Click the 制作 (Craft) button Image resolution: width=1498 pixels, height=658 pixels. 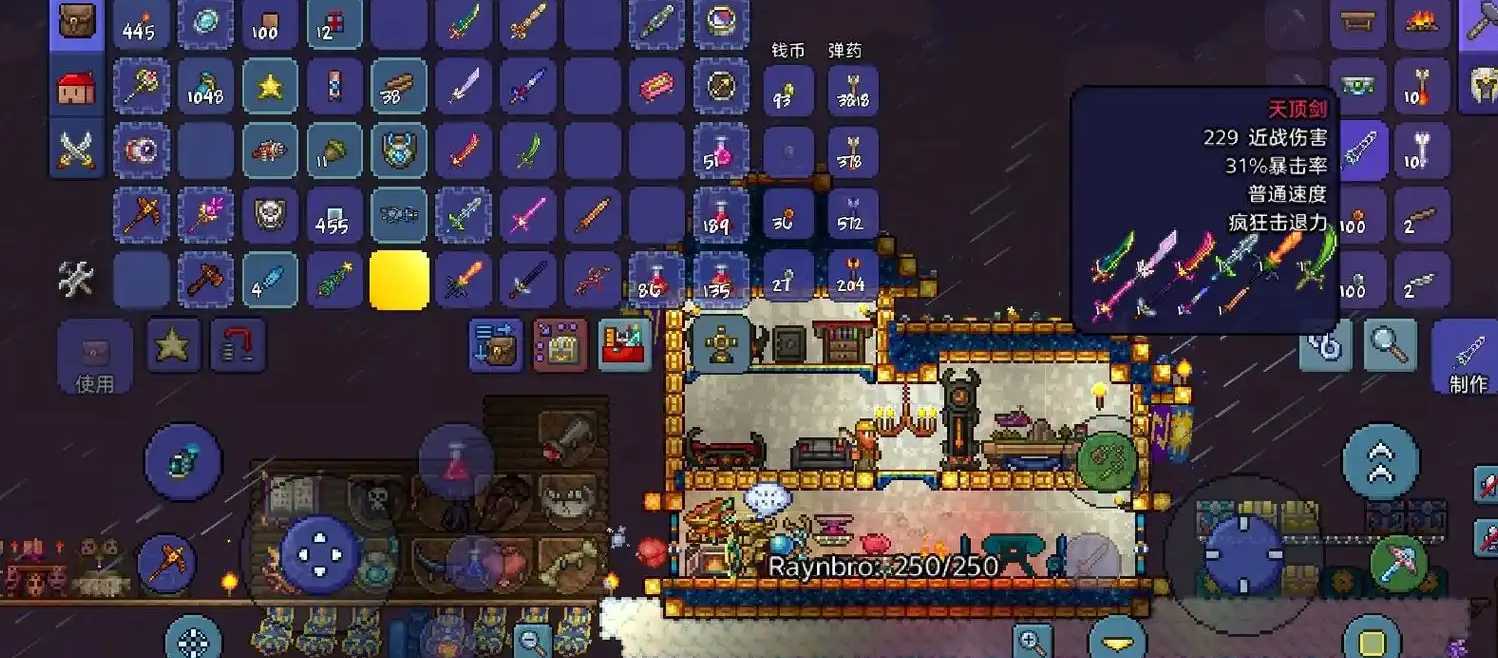(x=1467, y=357)
